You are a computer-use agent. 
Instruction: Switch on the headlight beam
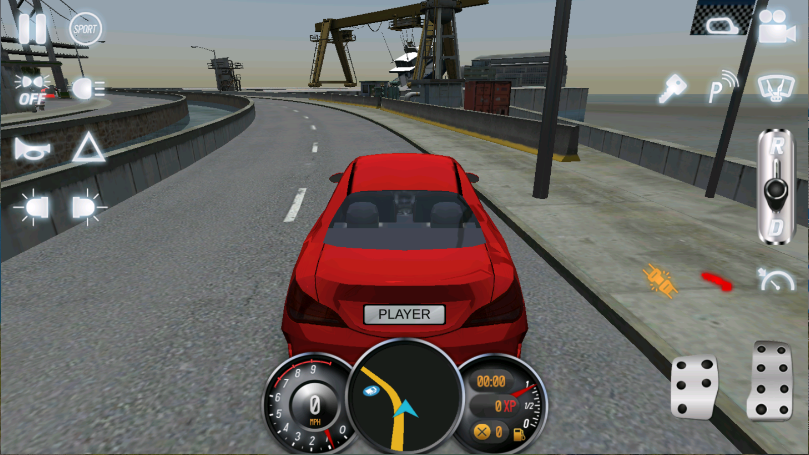[x=88, y=89]
